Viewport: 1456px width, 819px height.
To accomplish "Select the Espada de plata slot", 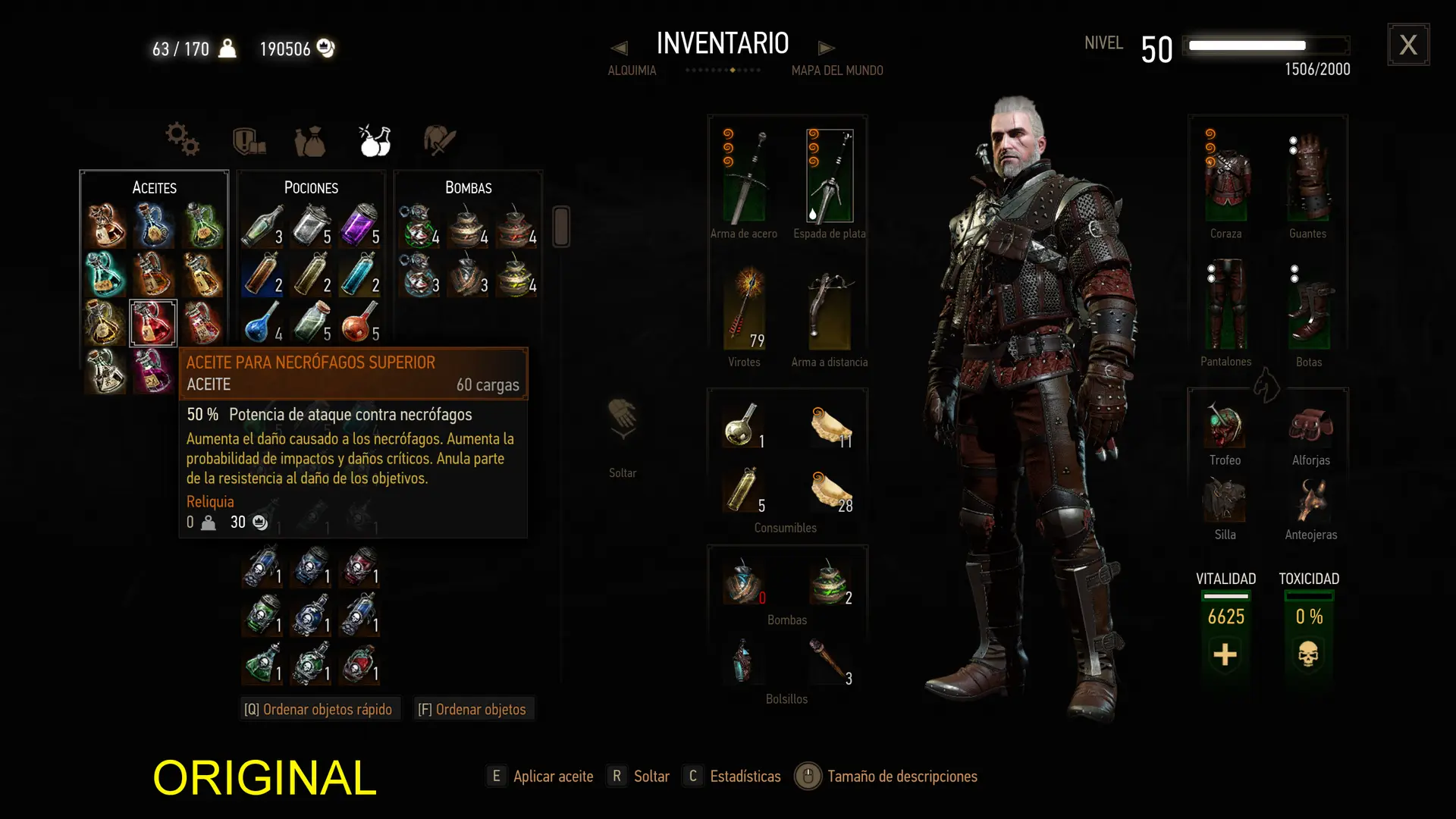I will 829,177.
